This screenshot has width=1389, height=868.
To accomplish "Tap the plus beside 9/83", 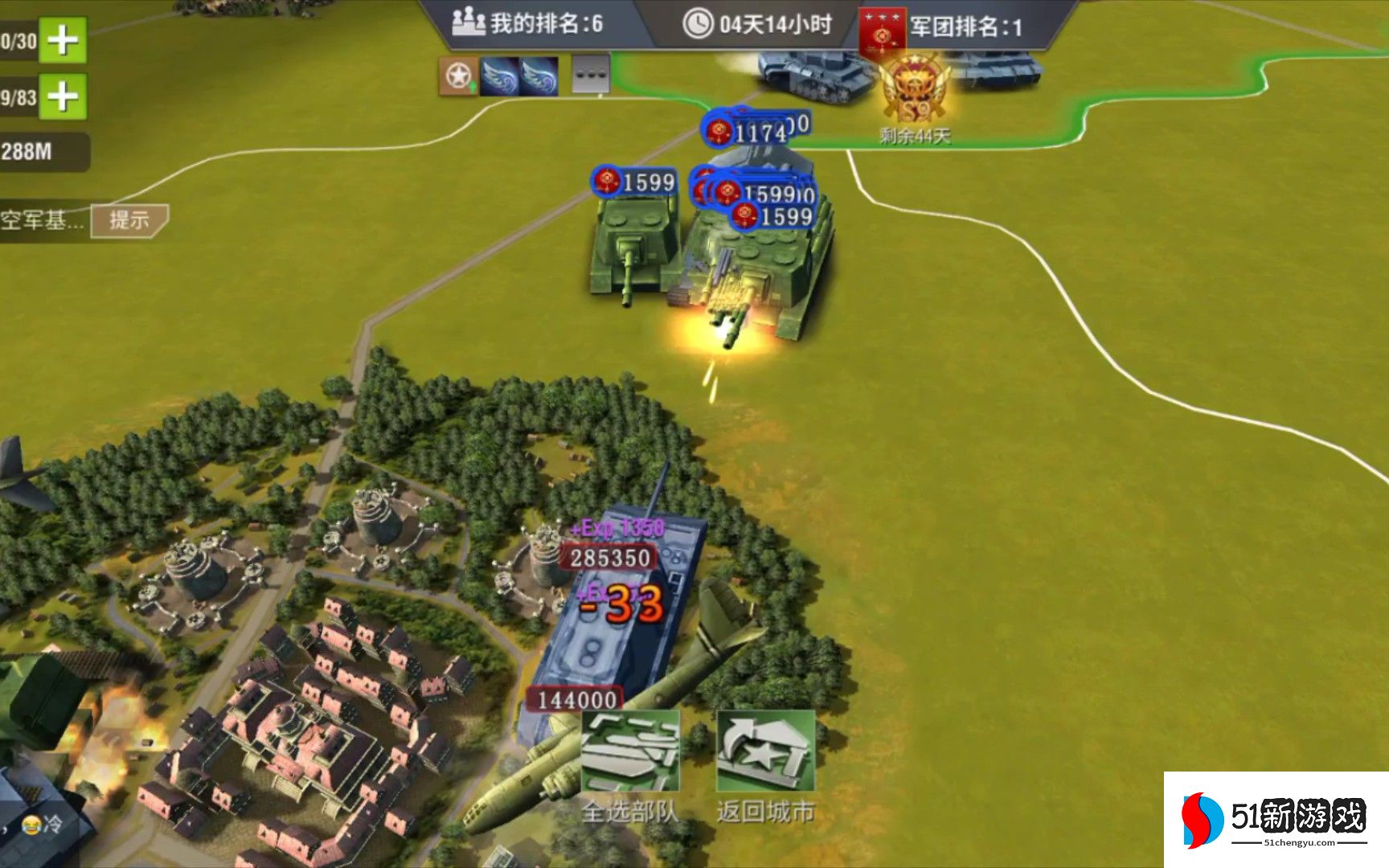I will (63, 97).
